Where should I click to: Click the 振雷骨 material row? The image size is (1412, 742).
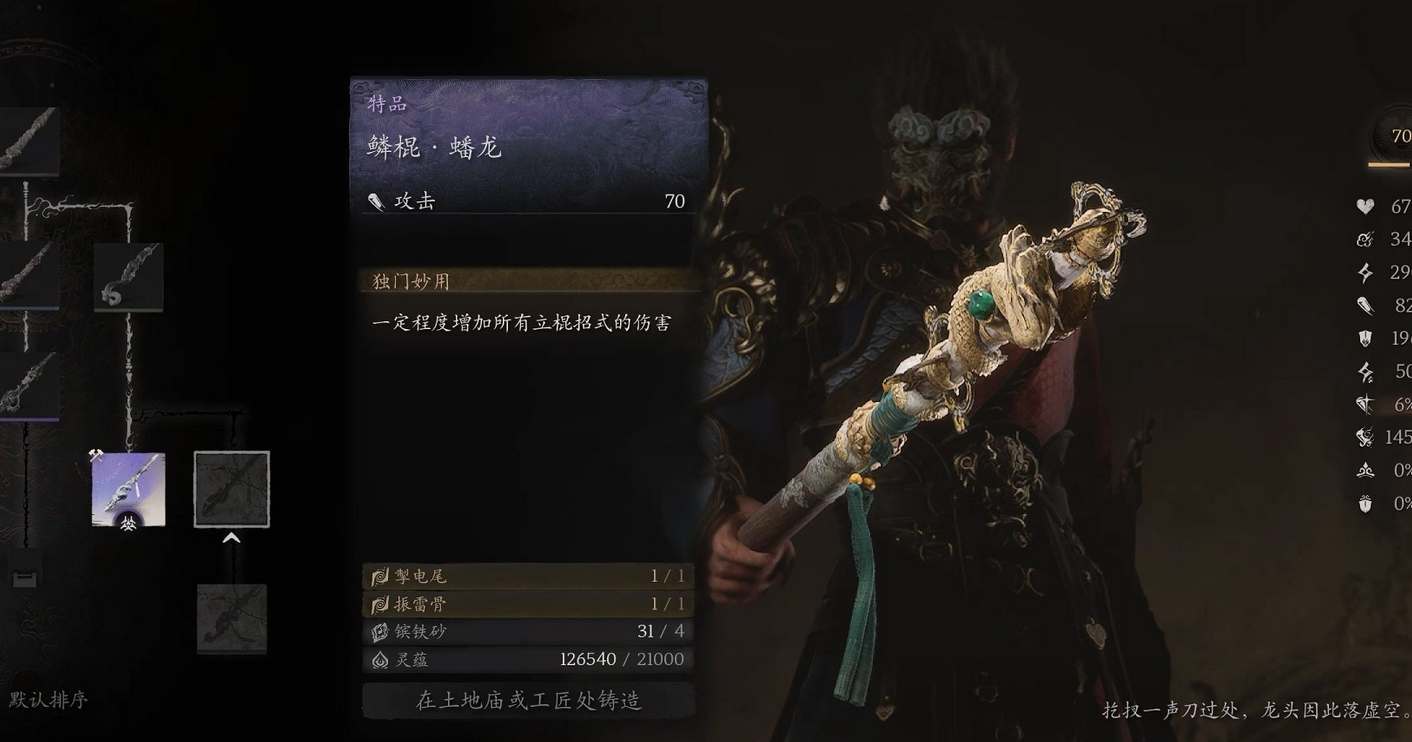click(x=528, y=604)
